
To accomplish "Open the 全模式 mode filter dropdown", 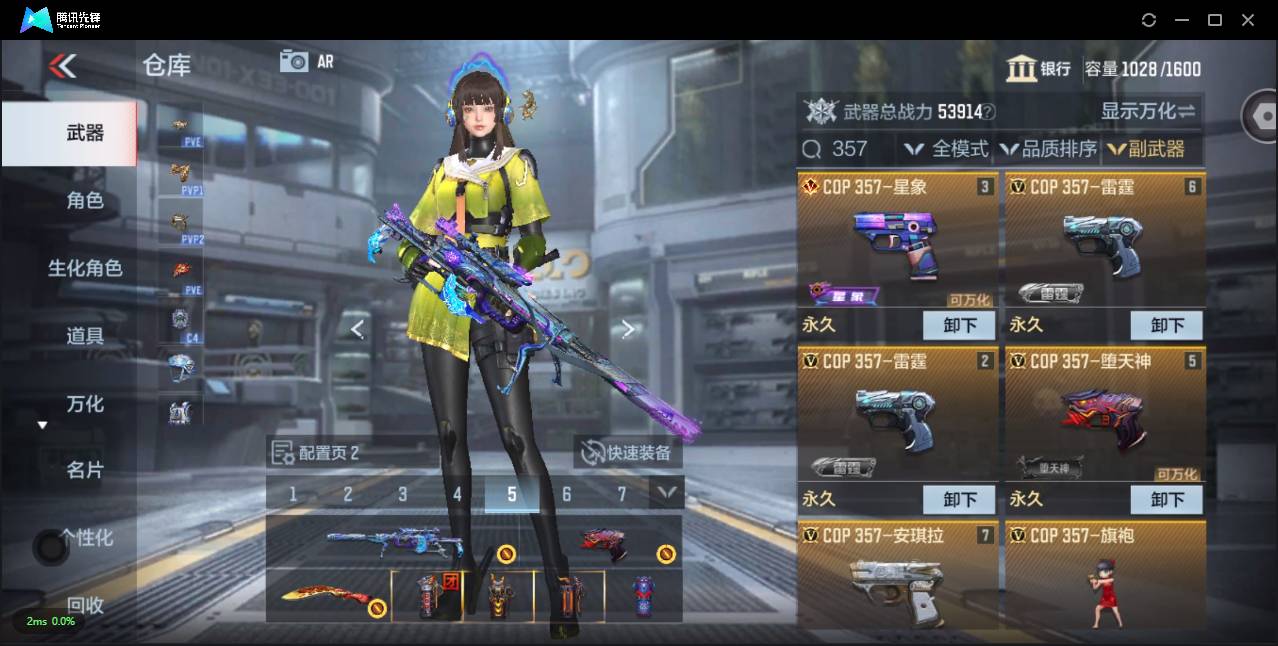I will point(946,149).
